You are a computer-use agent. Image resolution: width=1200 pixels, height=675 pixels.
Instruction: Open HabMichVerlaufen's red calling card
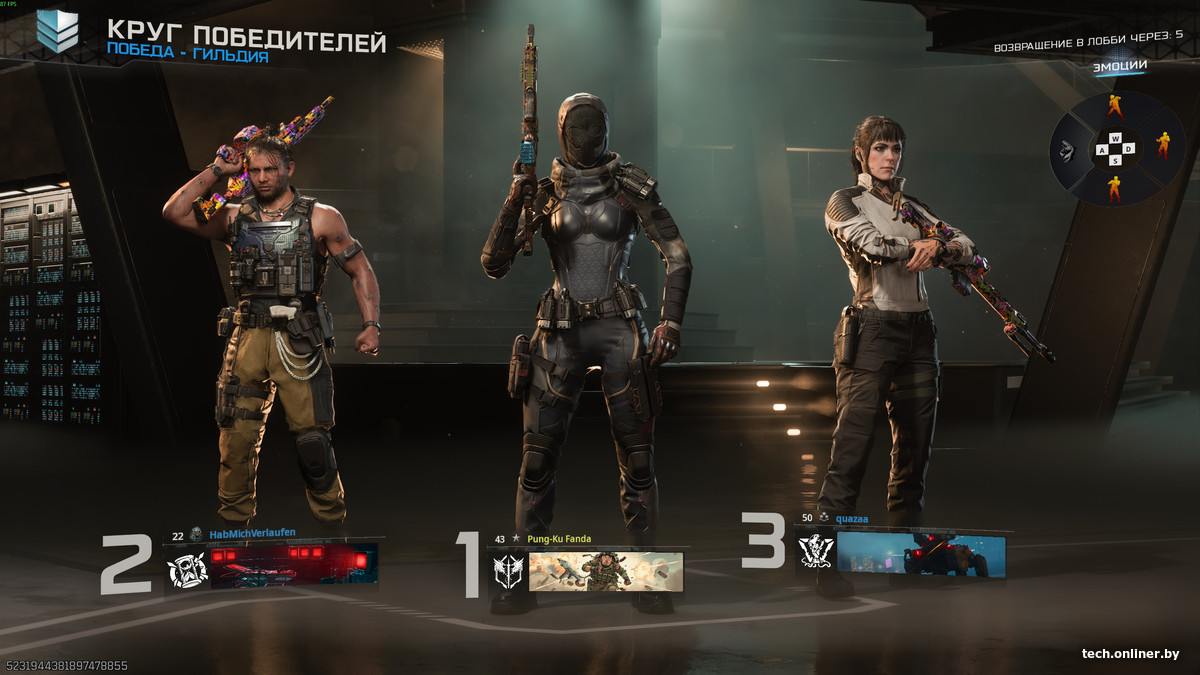[x=294, y=566]
